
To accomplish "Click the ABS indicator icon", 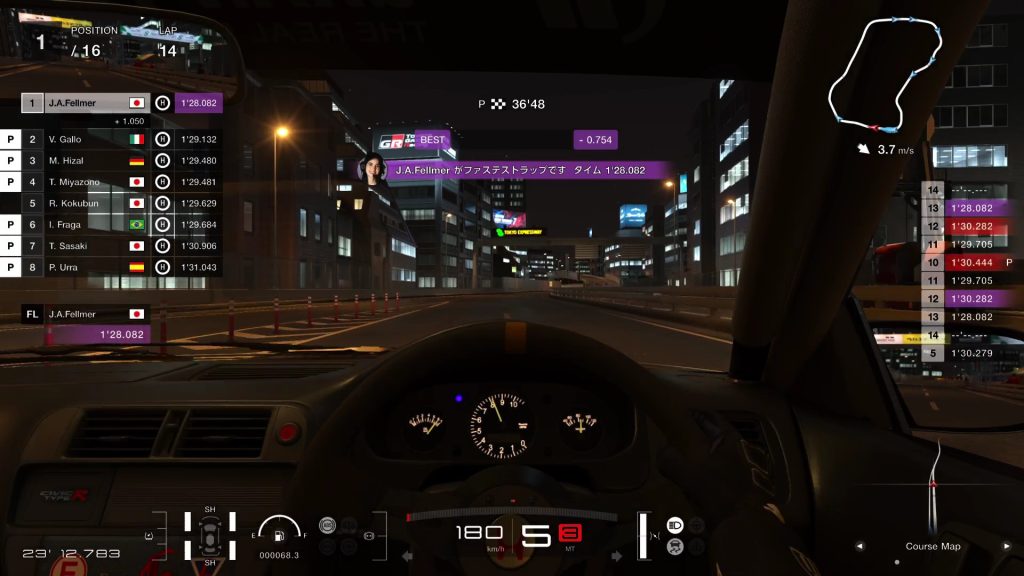I will coord(326,525).
